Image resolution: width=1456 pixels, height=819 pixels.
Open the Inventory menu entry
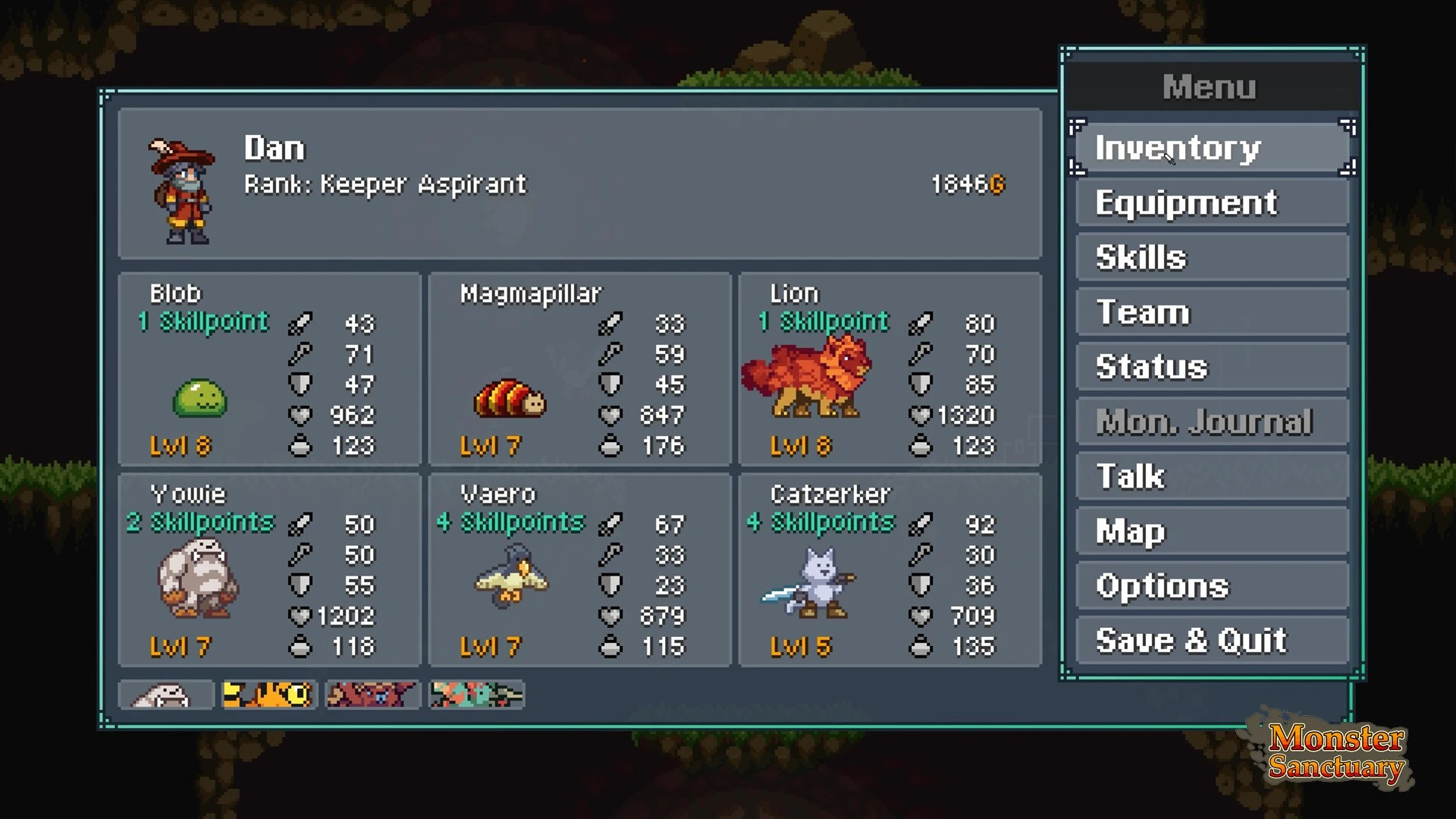[1212, 148]
